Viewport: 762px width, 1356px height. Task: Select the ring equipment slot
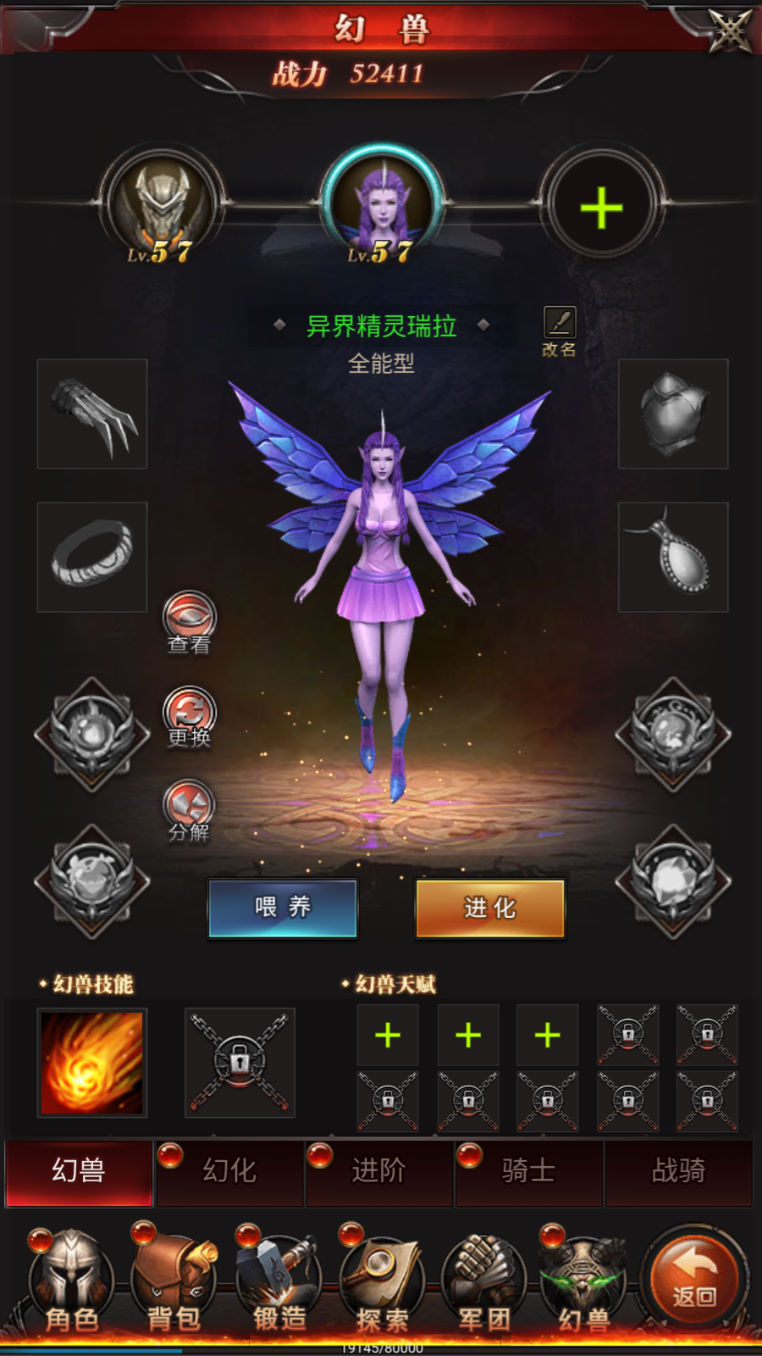[92, 557]
